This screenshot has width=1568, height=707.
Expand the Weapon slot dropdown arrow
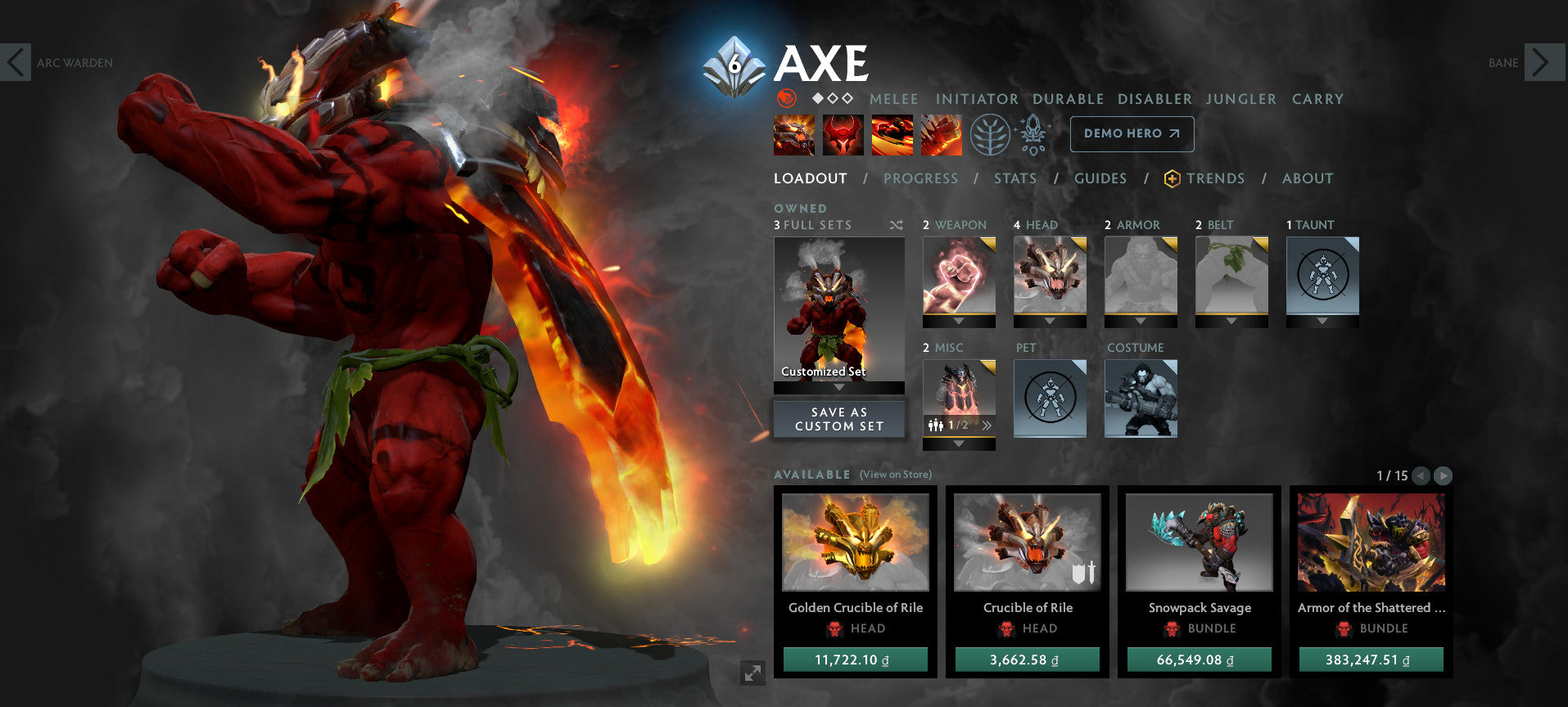[x=959, y=322]
